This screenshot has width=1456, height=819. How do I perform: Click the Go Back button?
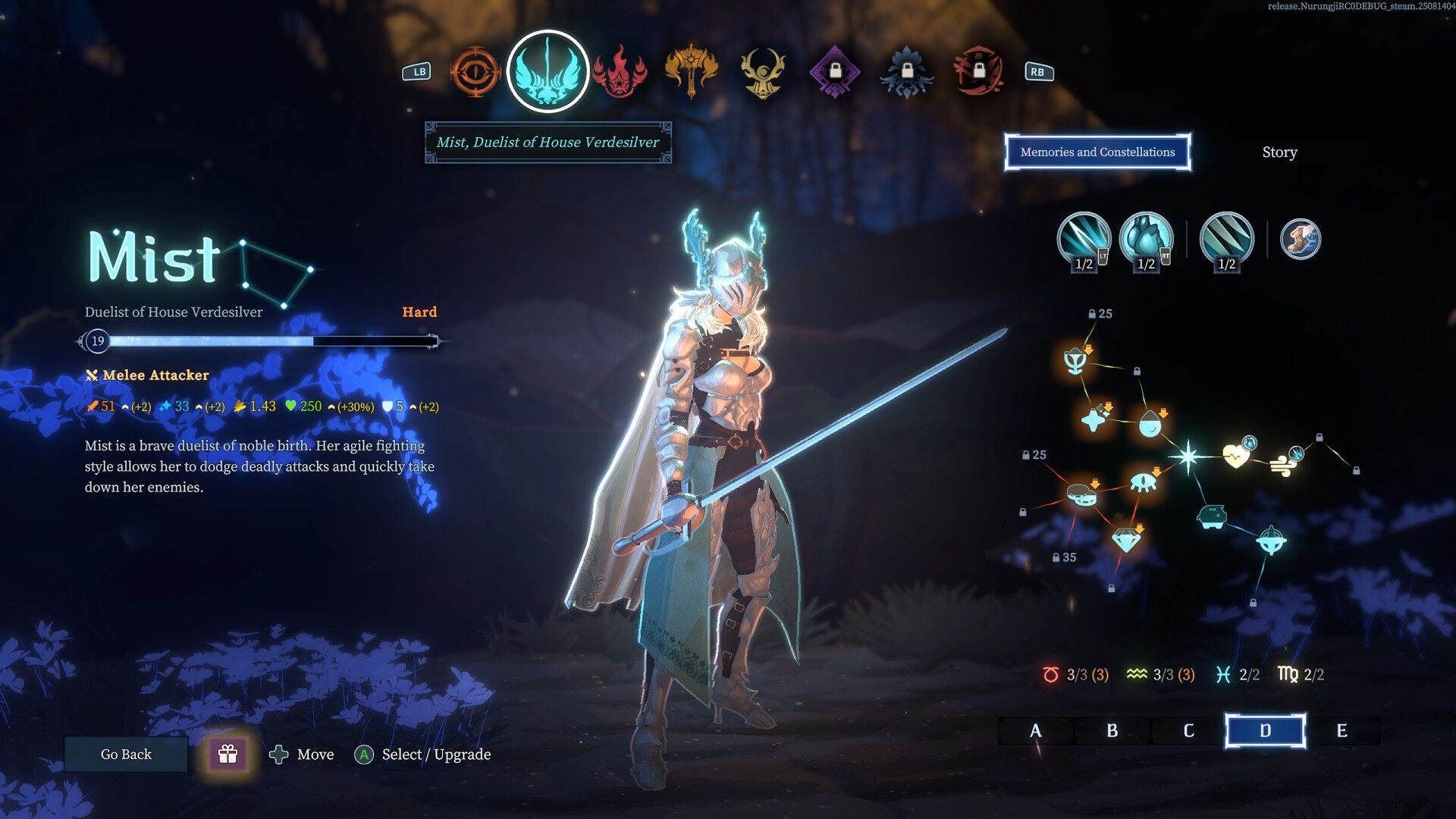pos(125,754)
